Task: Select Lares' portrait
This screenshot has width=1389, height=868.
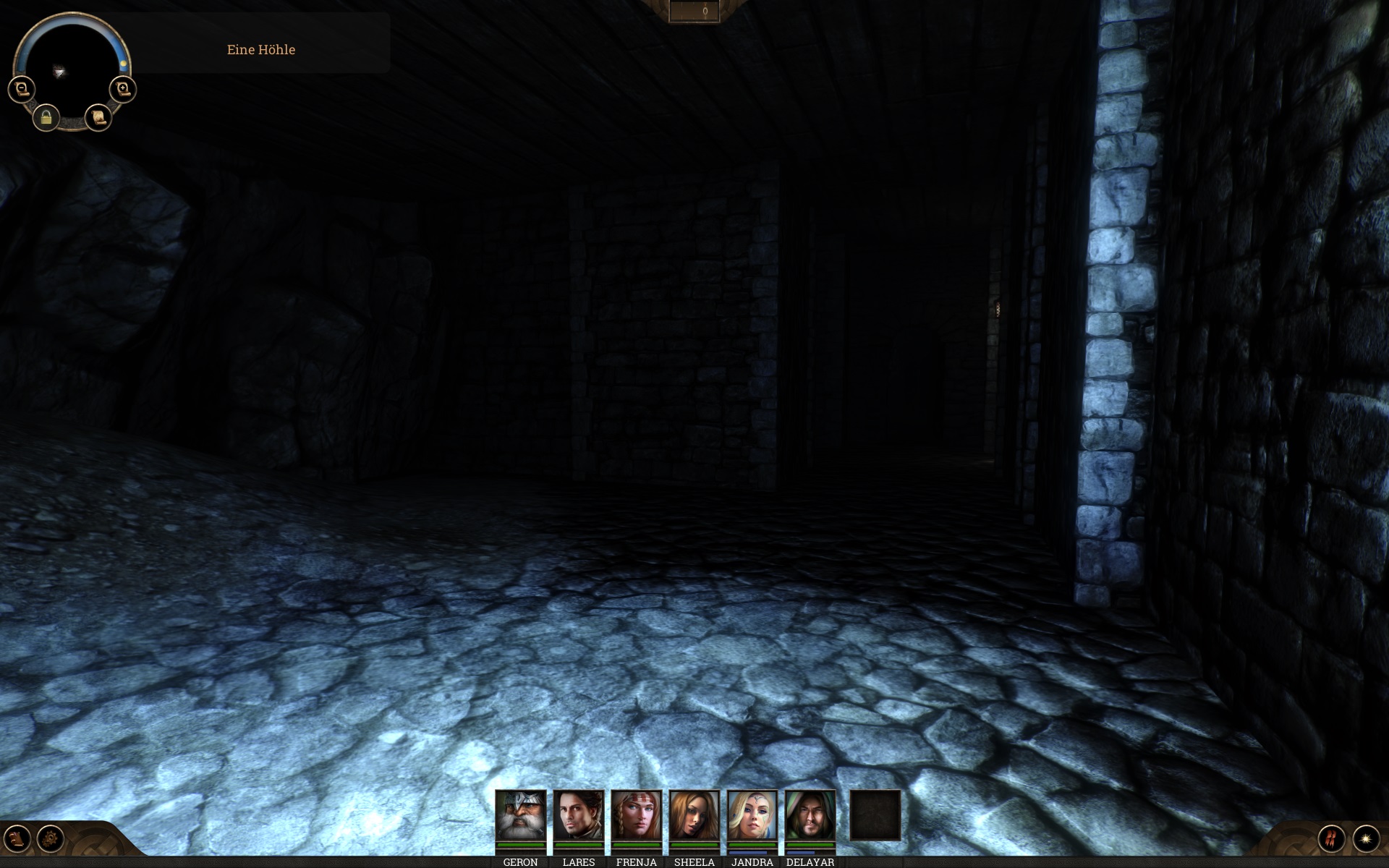Action: click(x=578, y=814)
